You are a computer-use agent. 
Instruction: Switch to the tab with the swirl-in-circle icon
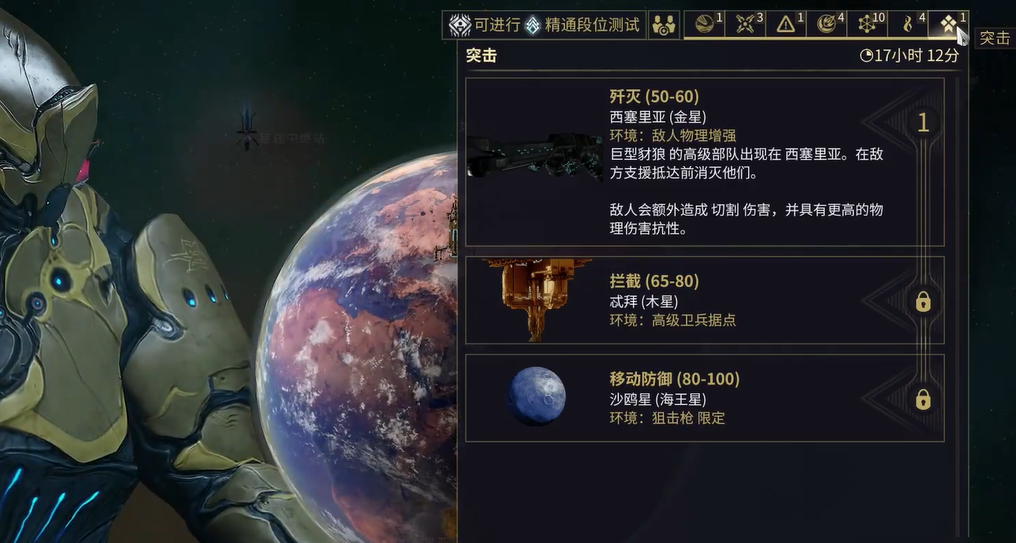[828, 24]
